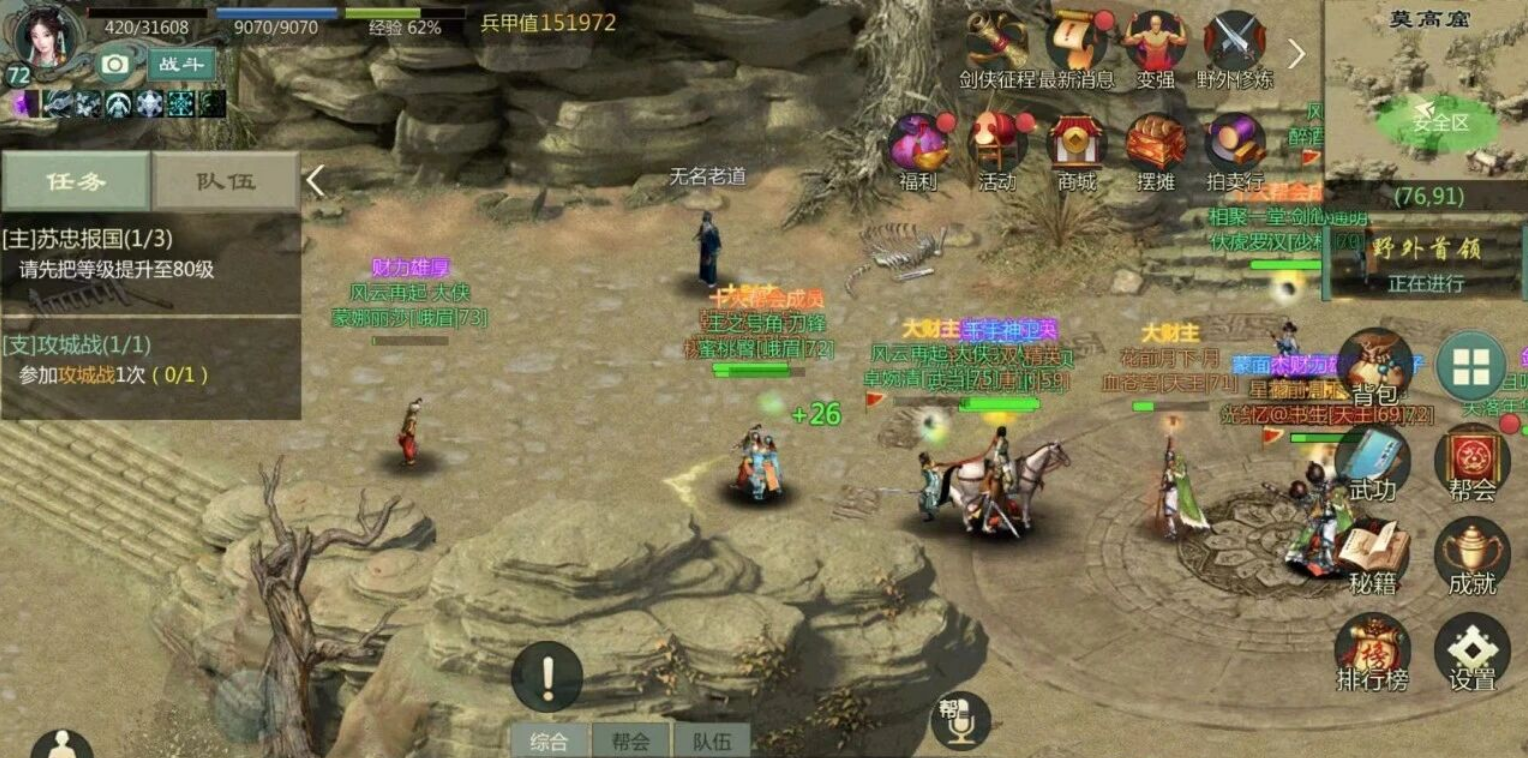Switch chat to the 帮会 guild channel
Viewport: 1528px width, 758px height.
click(631, 741)
